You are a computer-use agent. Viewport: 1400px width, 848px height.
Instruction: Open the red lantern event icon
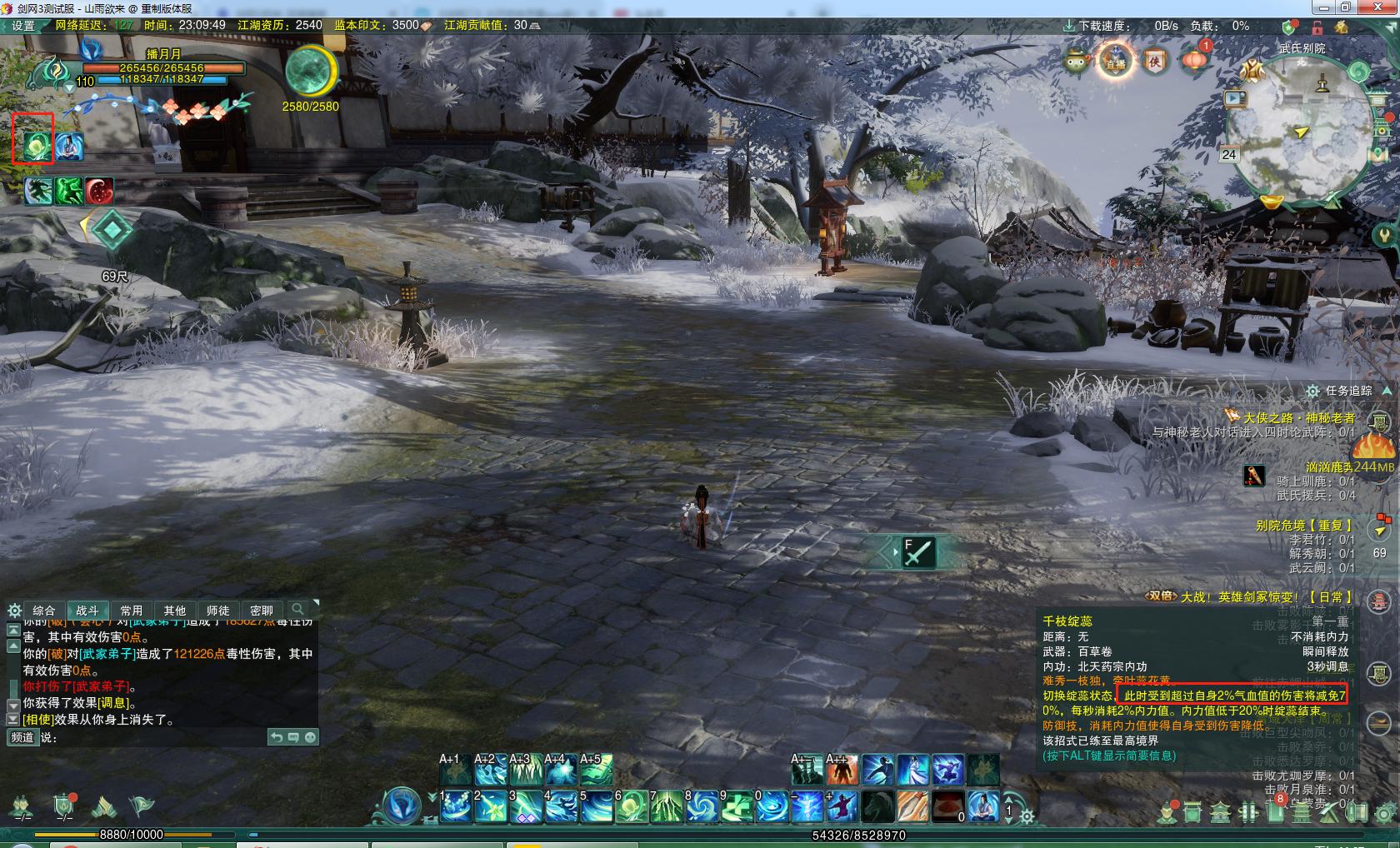pos(1195,60)
